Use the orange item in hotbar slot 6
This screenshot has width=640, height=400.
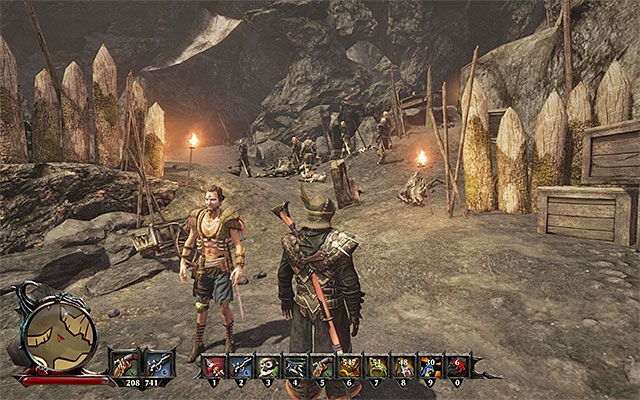349,366
